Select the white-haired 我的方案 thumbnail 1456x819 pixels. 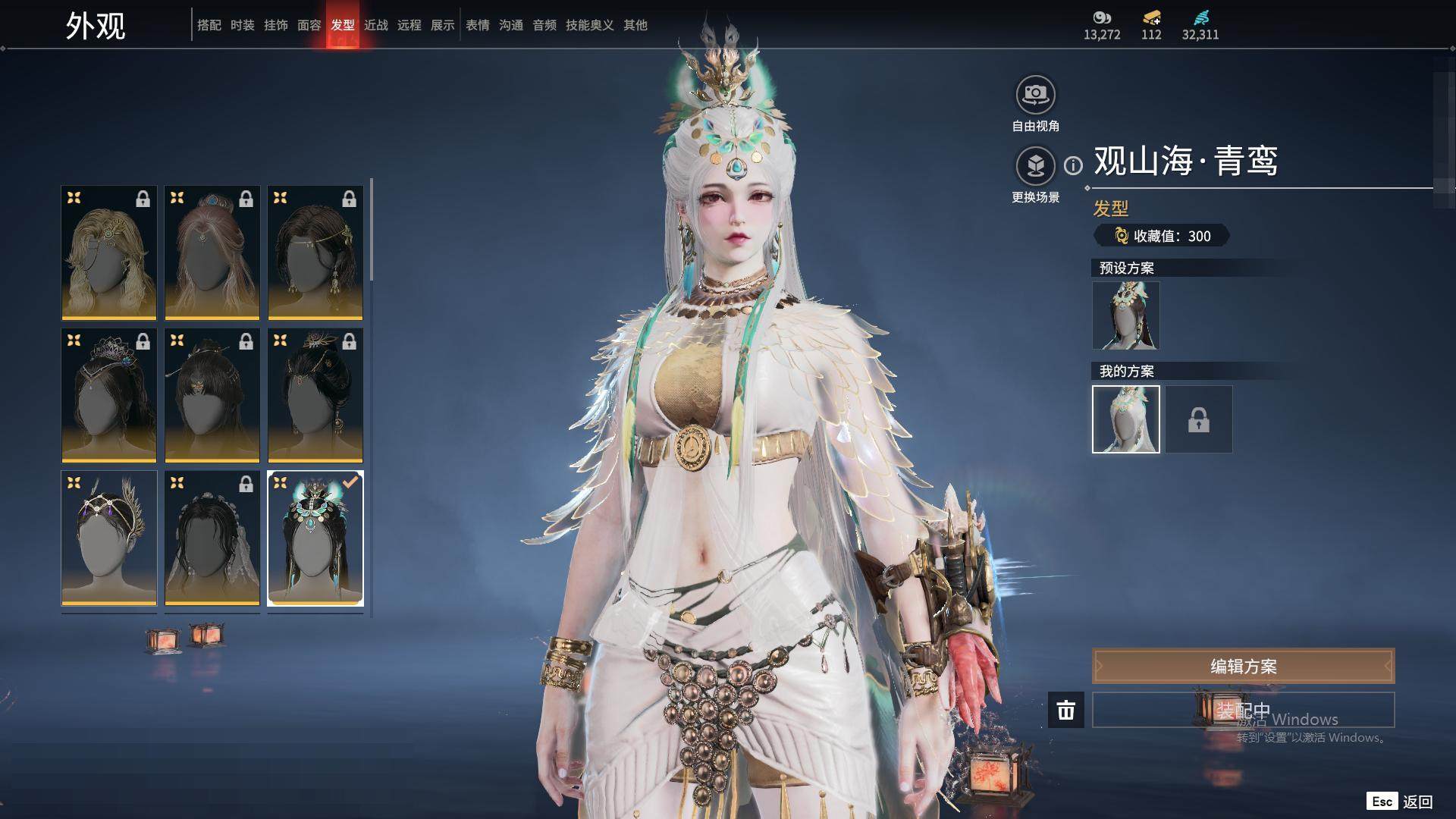tap(1125, 419)
